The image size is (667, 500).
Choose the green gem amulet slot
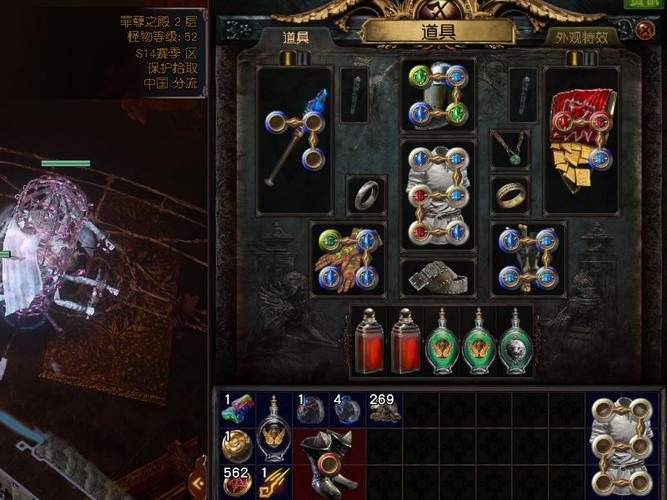509,149
